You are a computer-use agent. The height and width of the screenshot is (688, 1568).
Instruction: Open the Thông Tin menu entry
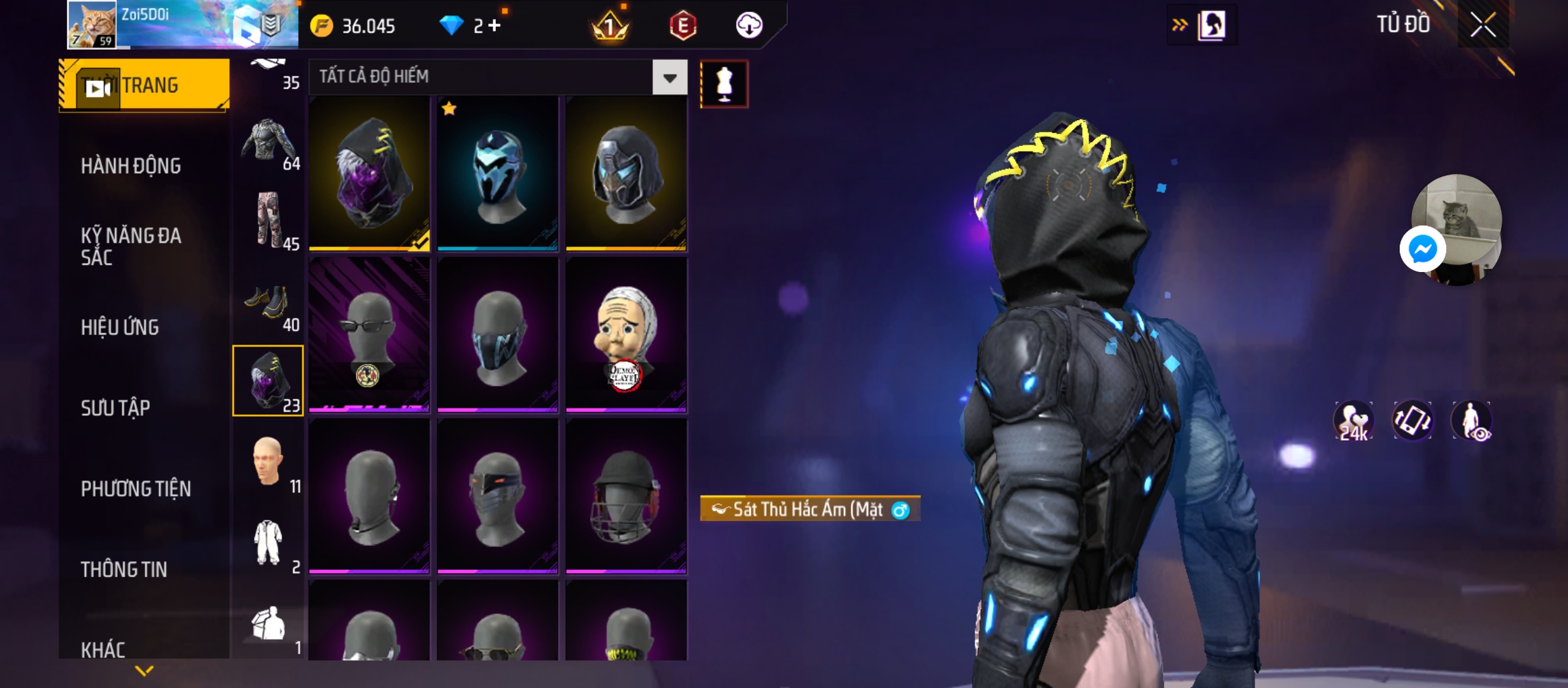click(x=124, y=570)
